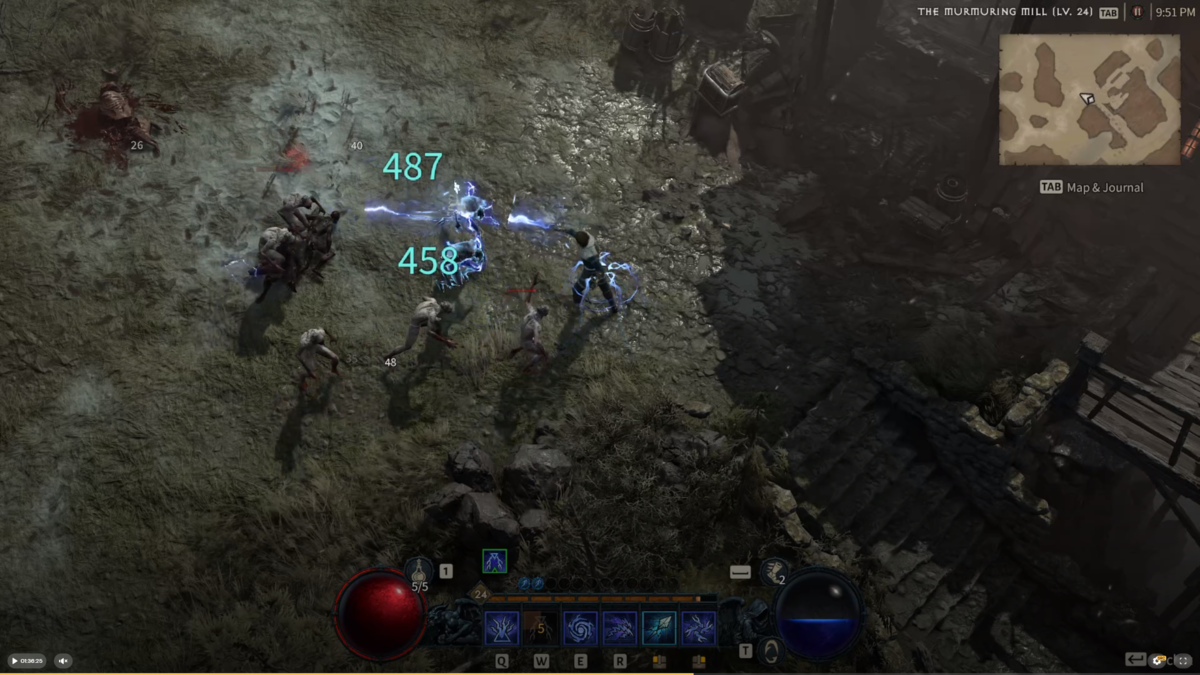This screenshot has height=675, width=1200.
Task: Activate the swirling vortex skill
Action: point(580,628)
